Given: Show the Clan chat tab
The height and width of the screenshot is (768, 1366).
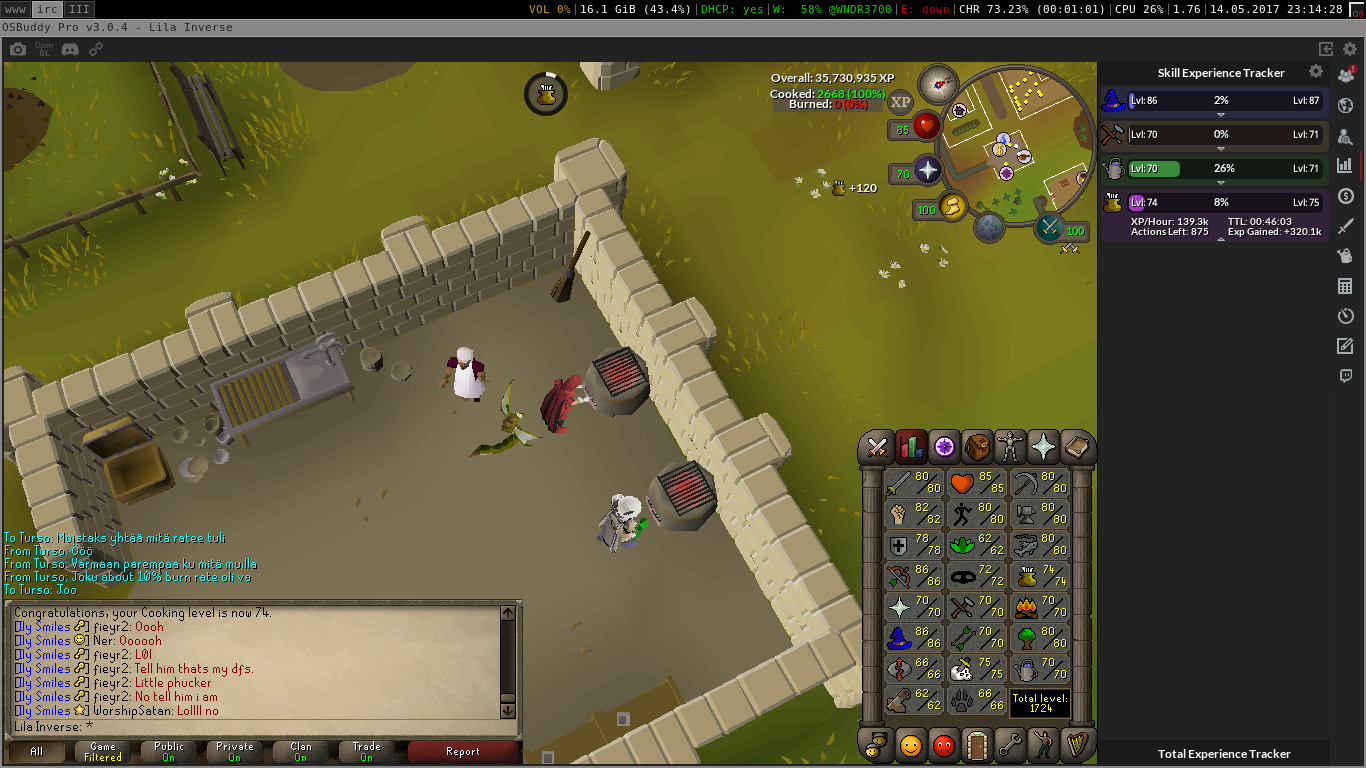Looking at the screenshot, I should (301, 752).
